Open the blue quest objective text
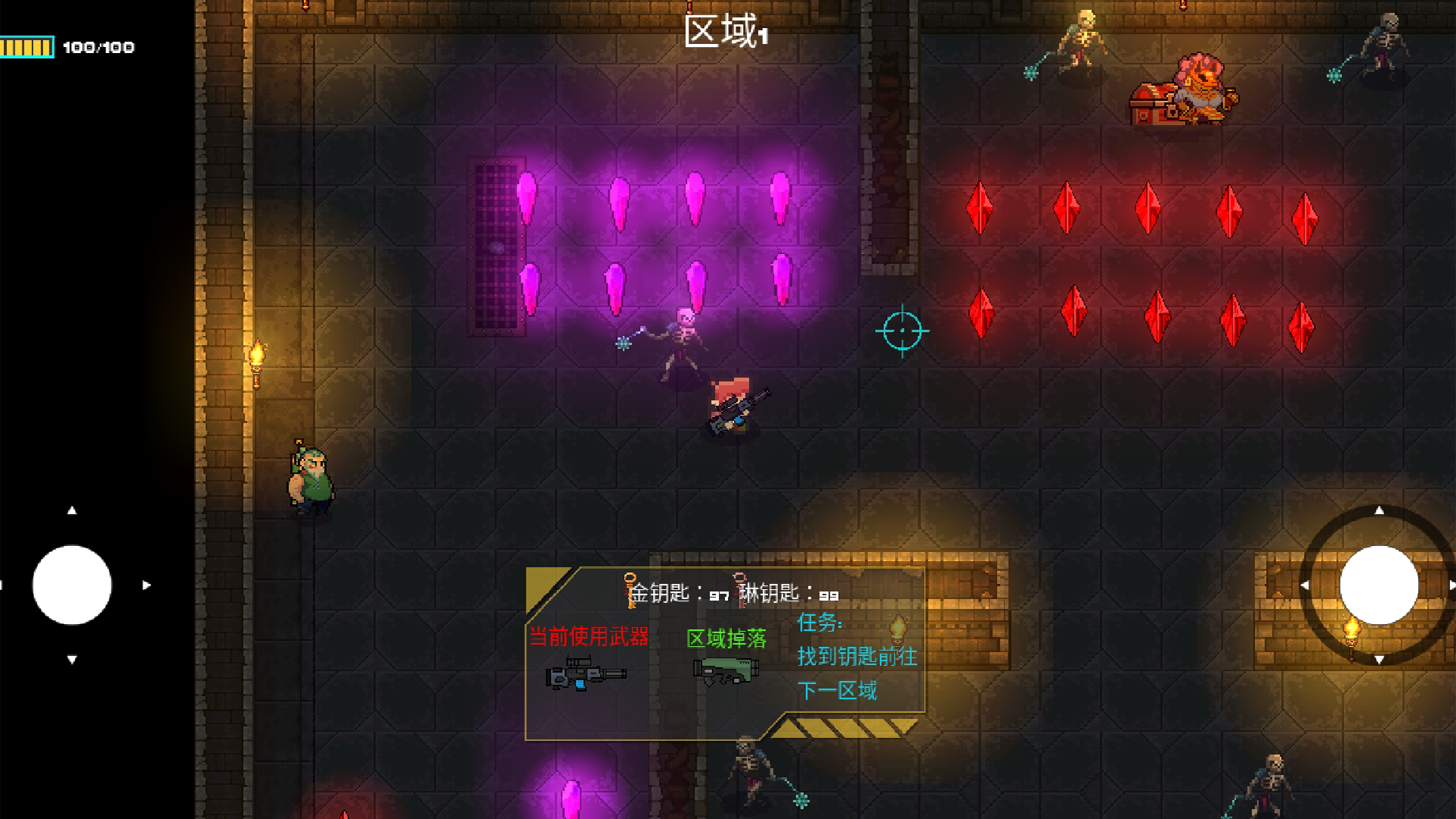 [x=856, y=657]
